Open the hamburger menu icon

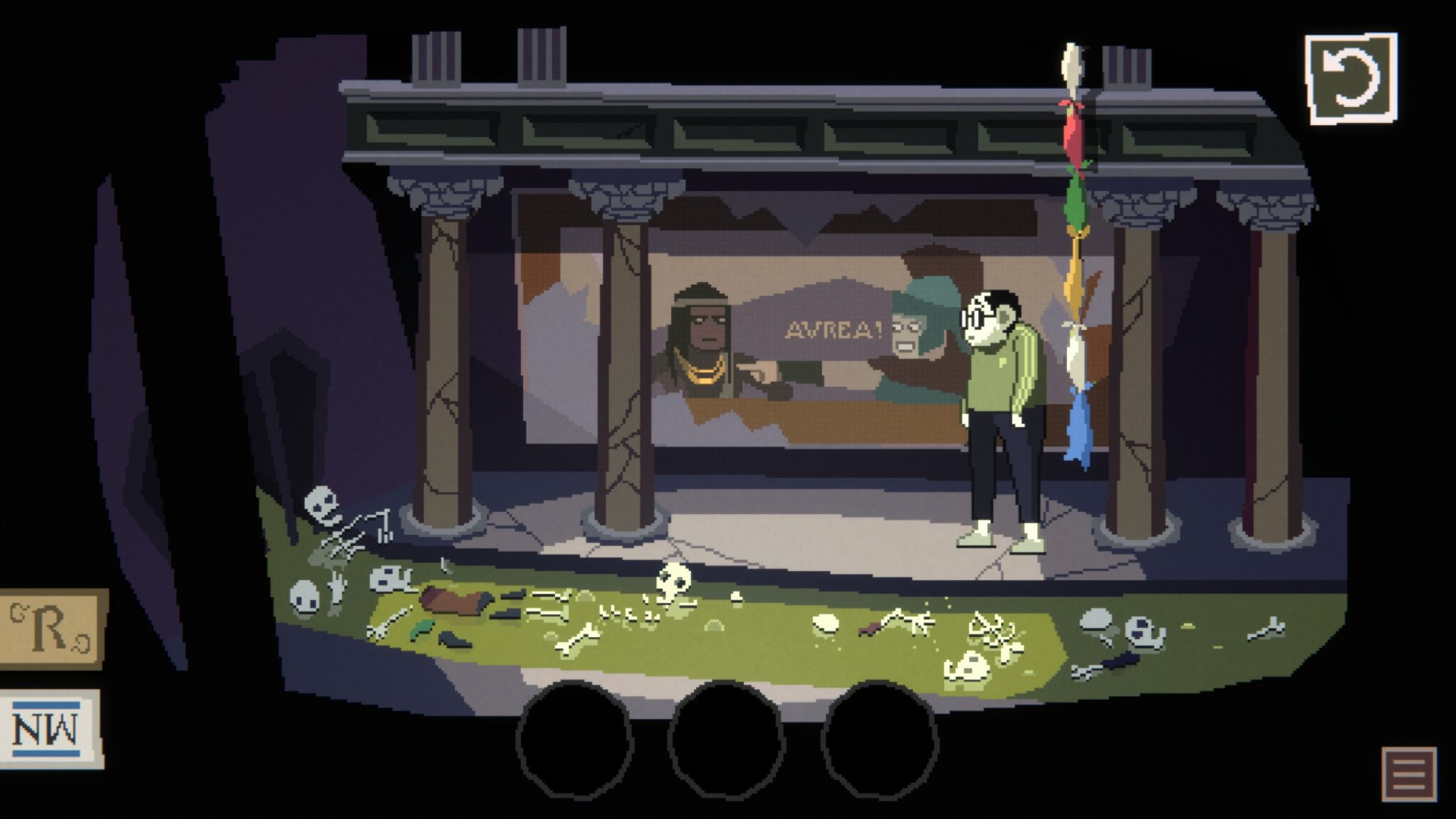[1408, 773]
